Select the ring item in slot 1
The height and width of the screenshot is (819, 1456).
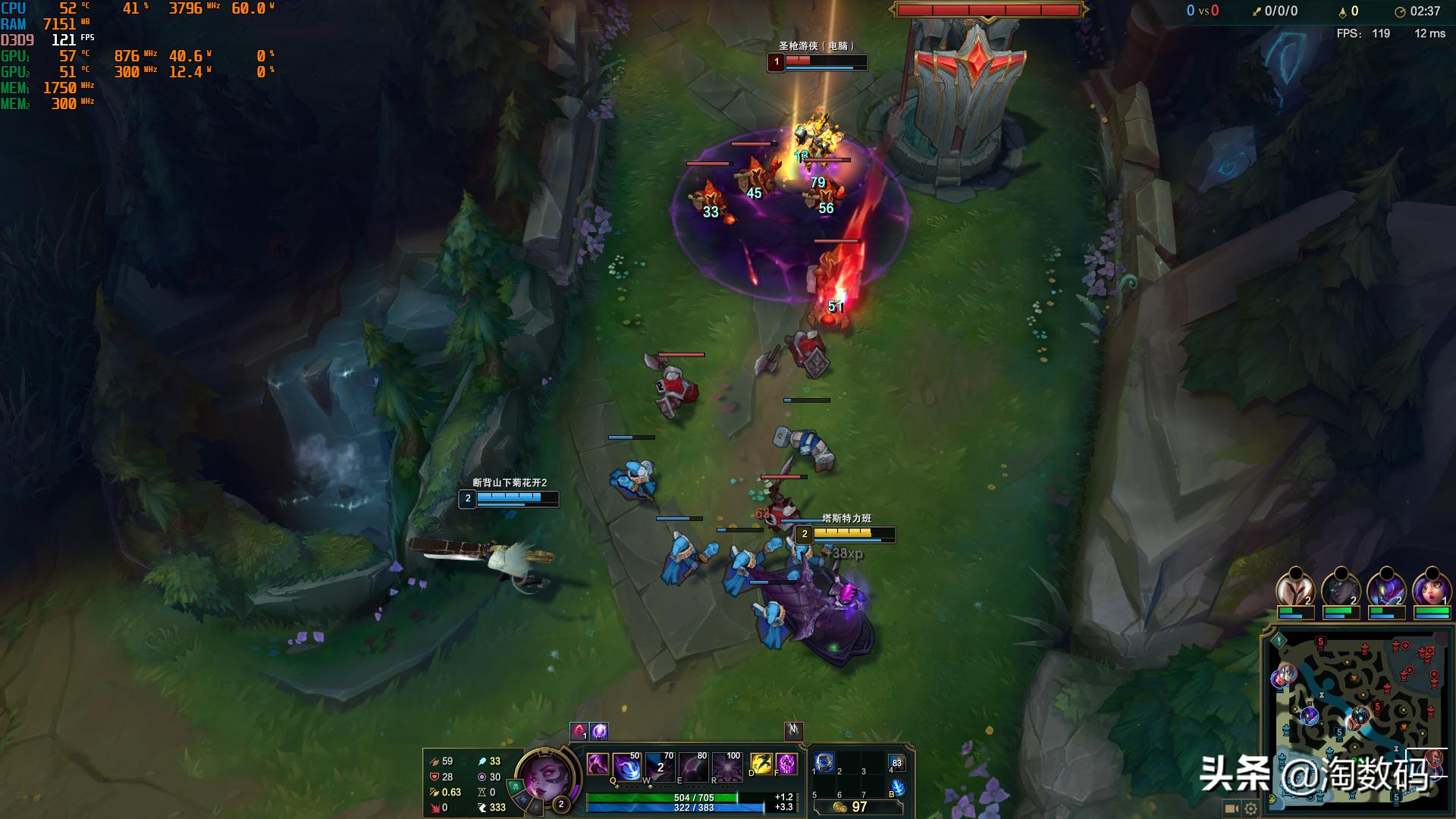824,762
